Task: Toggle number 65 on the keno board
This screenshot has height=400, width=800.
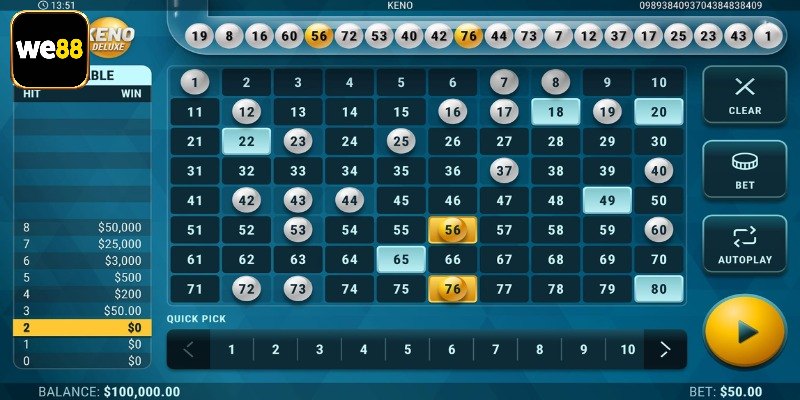Action: [401, 259]
